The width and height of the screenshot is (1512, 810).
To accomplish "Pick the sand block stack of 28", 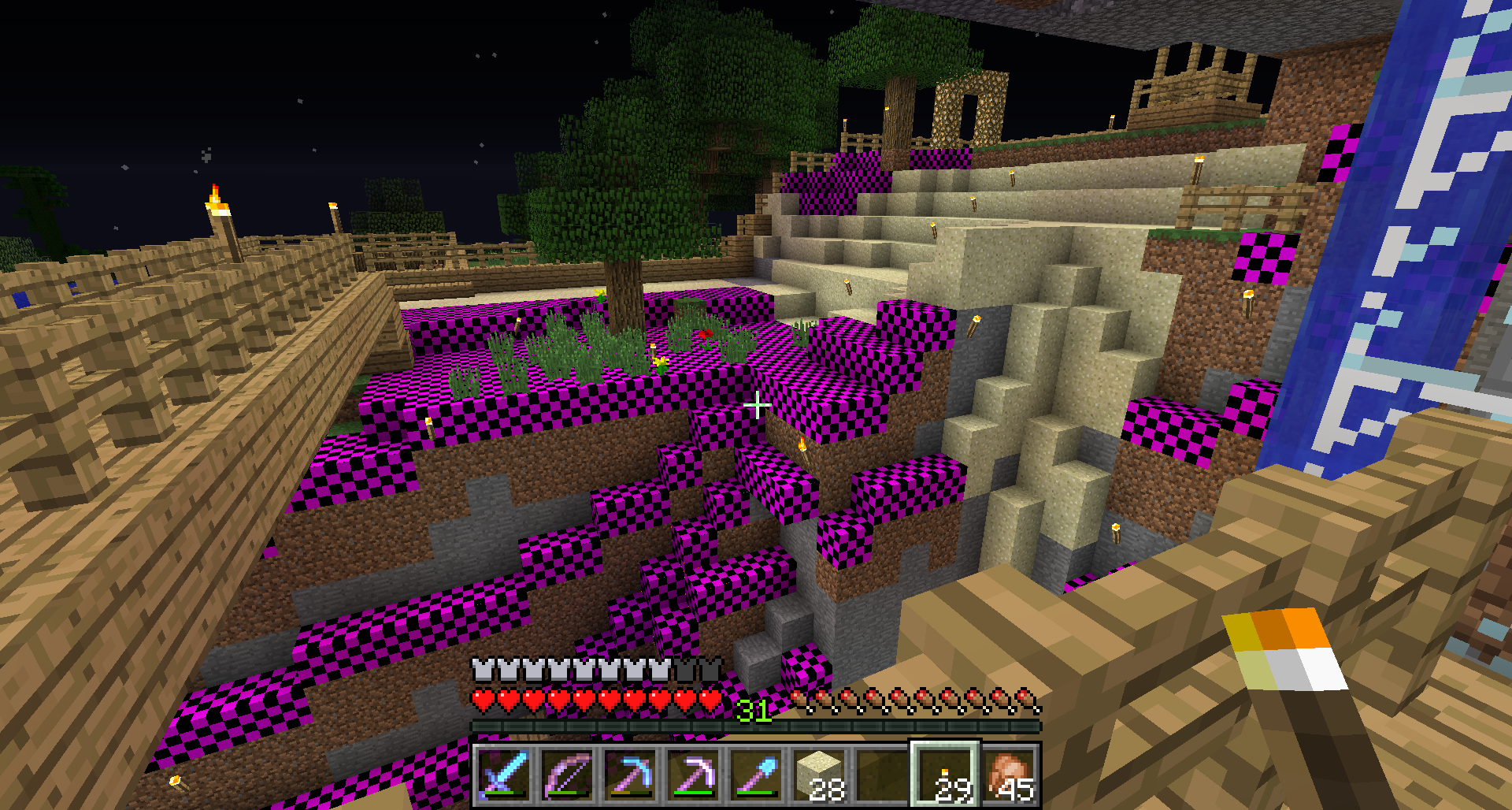I will coord(819,775).
